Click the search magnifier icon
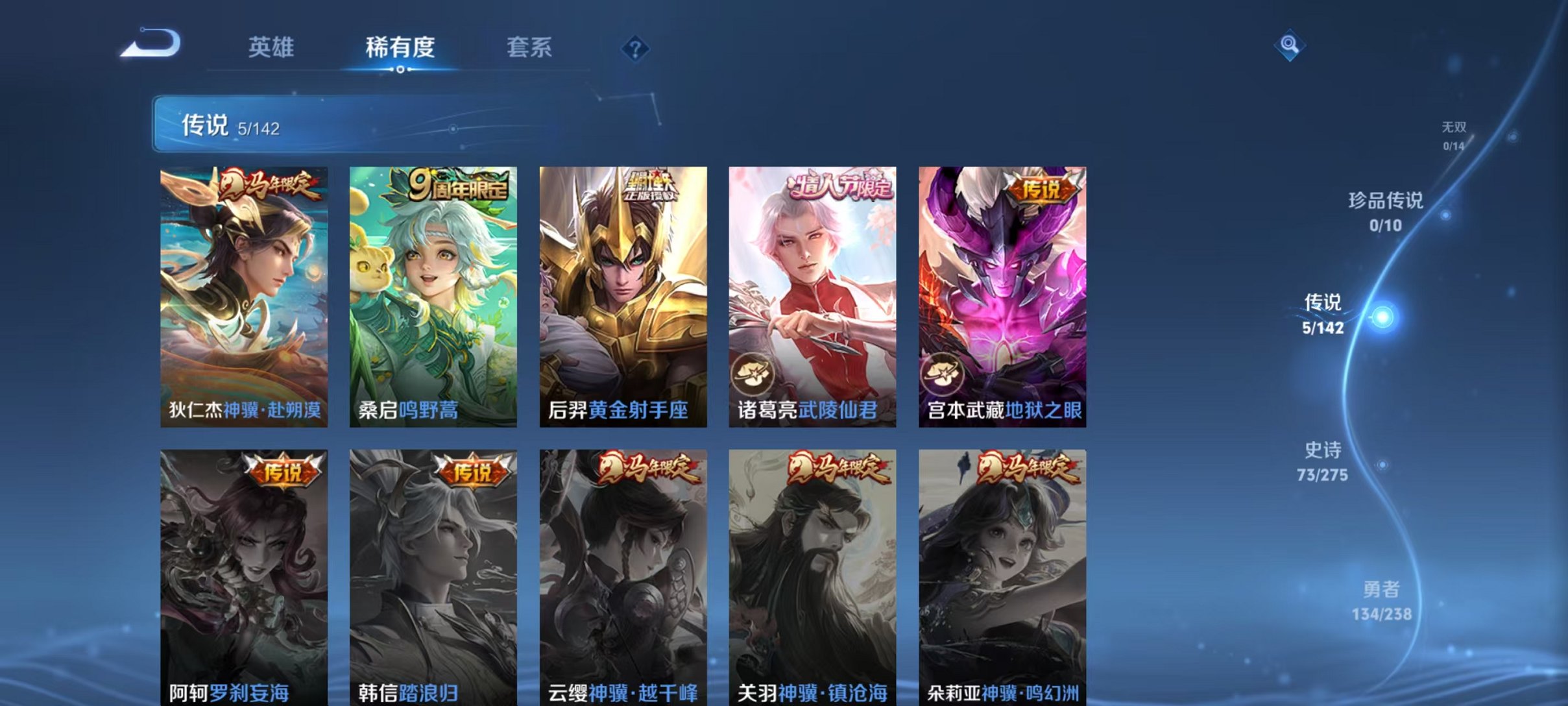The image size is (1568, 706). [1288, 47]
